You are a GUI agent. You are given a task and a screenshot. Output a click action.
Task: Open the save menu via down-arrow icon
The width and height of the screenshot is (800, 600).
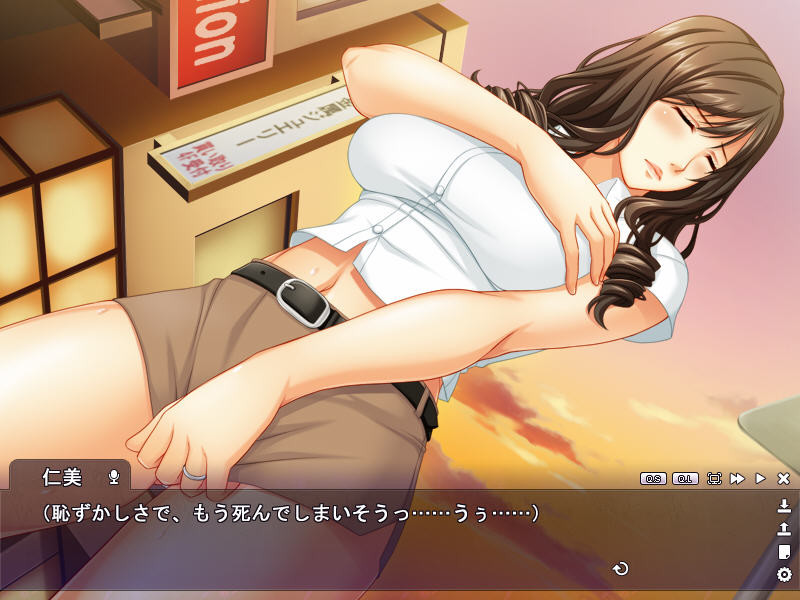click(784, 505)
